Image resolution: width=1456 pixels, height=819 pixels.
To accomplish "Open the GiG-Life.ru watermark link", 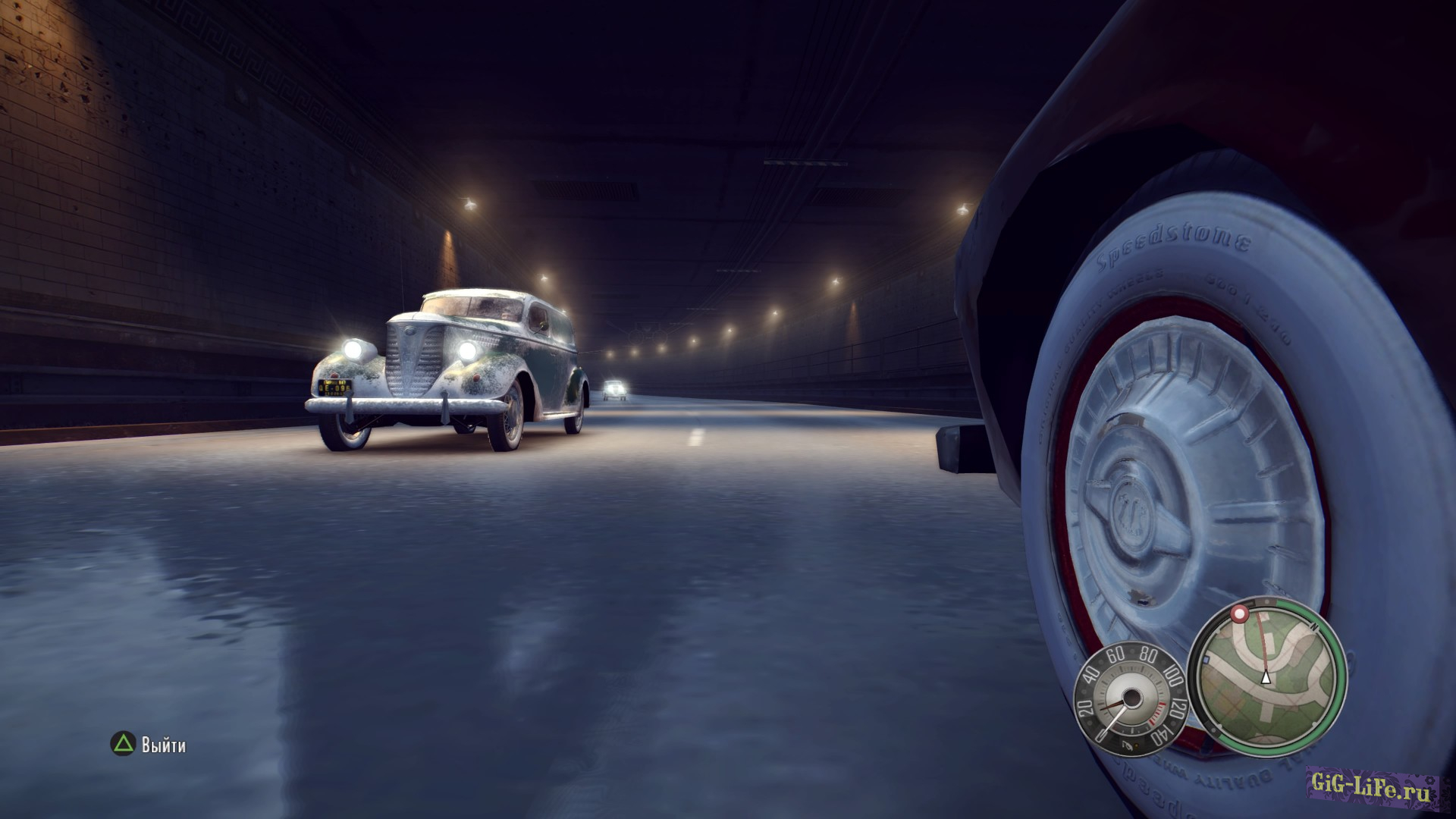I will [1371, 786].
